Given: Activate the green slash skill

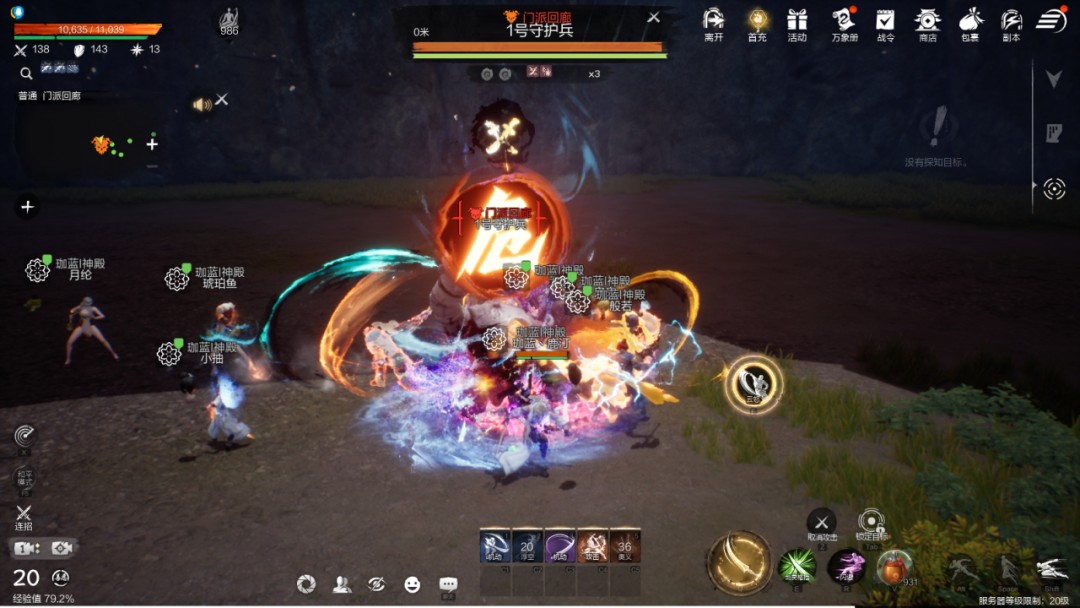Looking at the screenshot, I should [x=797, y=566].
